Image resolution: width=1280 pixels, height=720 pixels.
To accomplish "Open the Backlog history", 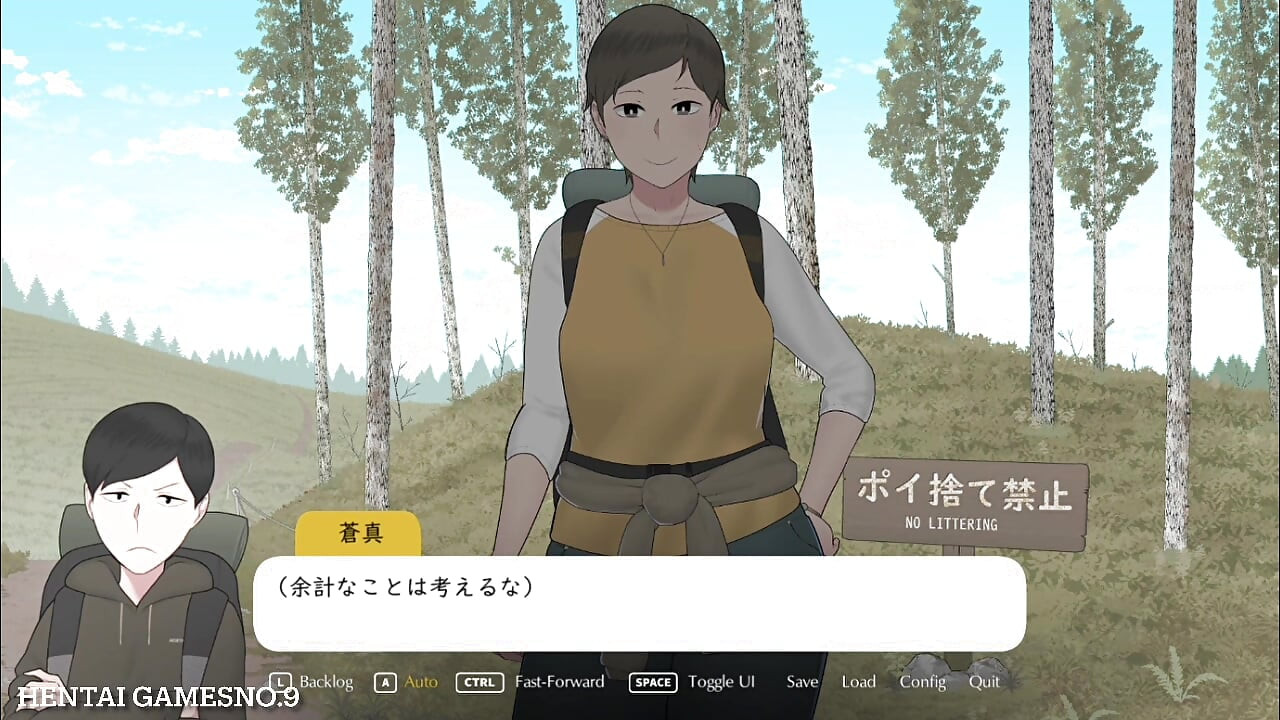I will (328, 682).
